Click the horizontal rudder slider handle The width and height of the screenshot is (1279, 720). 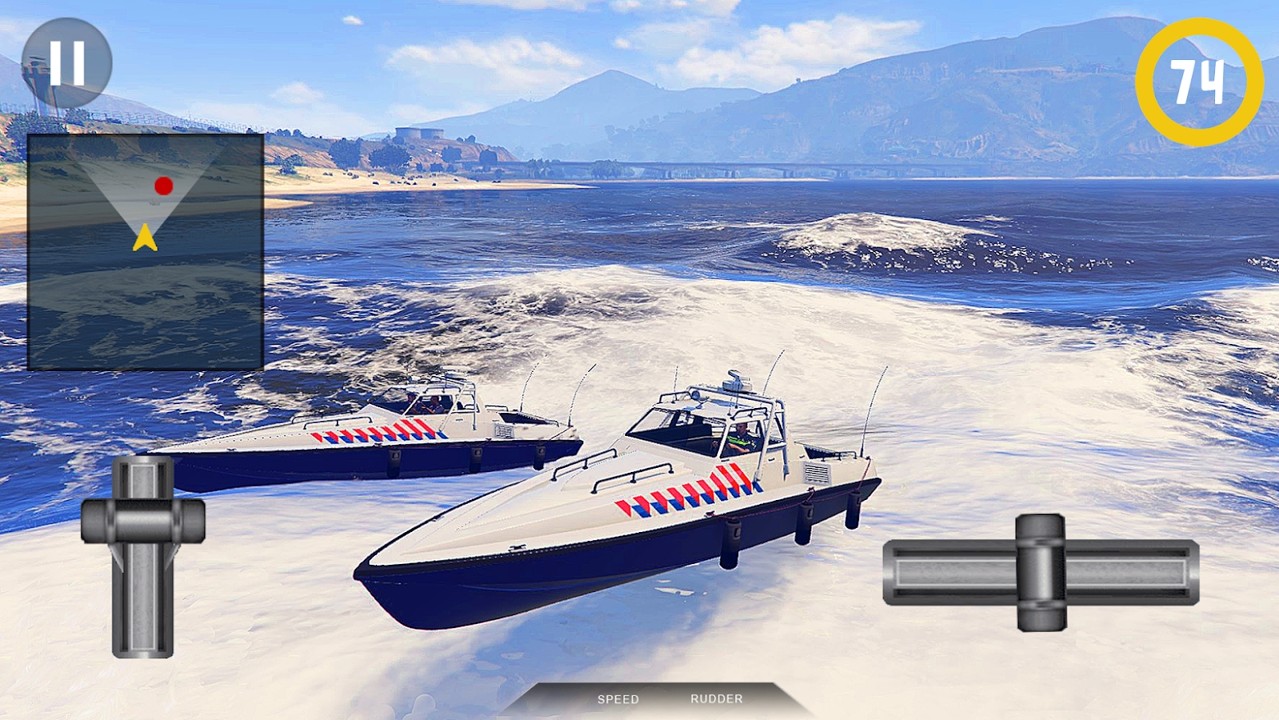1040,572
